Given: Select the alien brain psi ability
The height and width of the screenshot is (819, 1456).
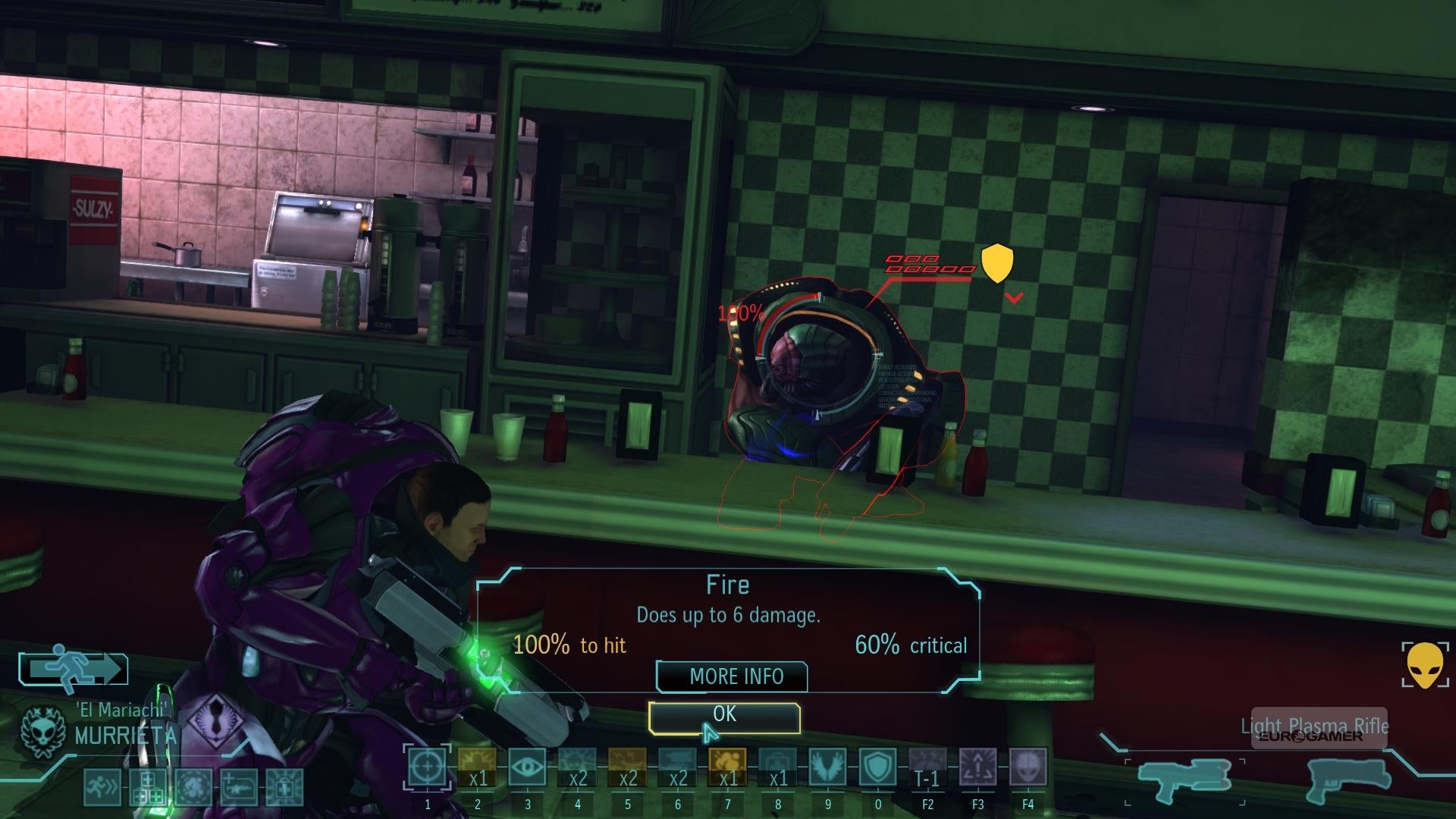Looking at the screenshot, I should coord(1028,767).
